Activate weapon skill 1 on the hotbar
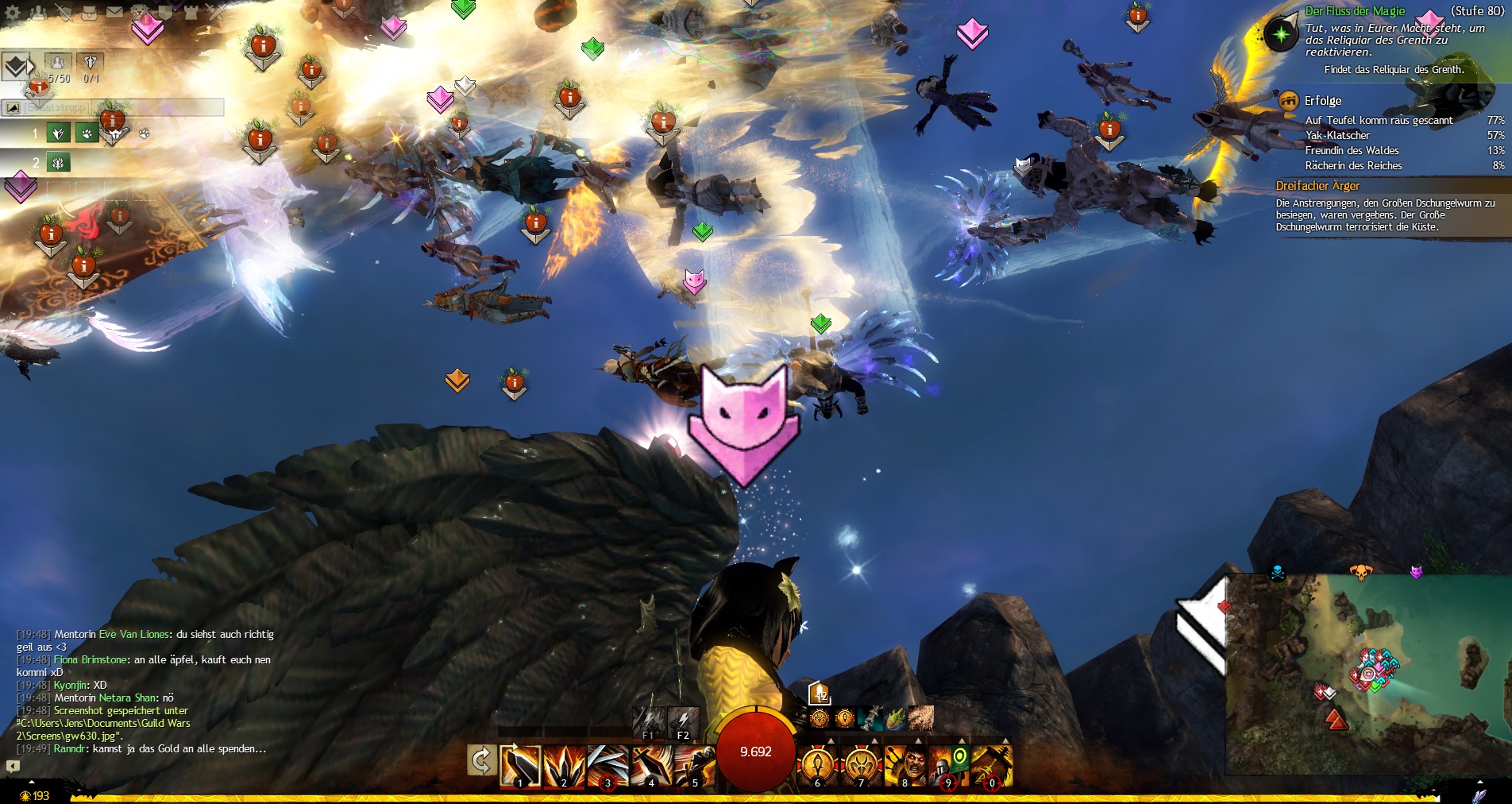This screenshot has height=804, width=1512. pyautogui.click(x=520, y=766)
